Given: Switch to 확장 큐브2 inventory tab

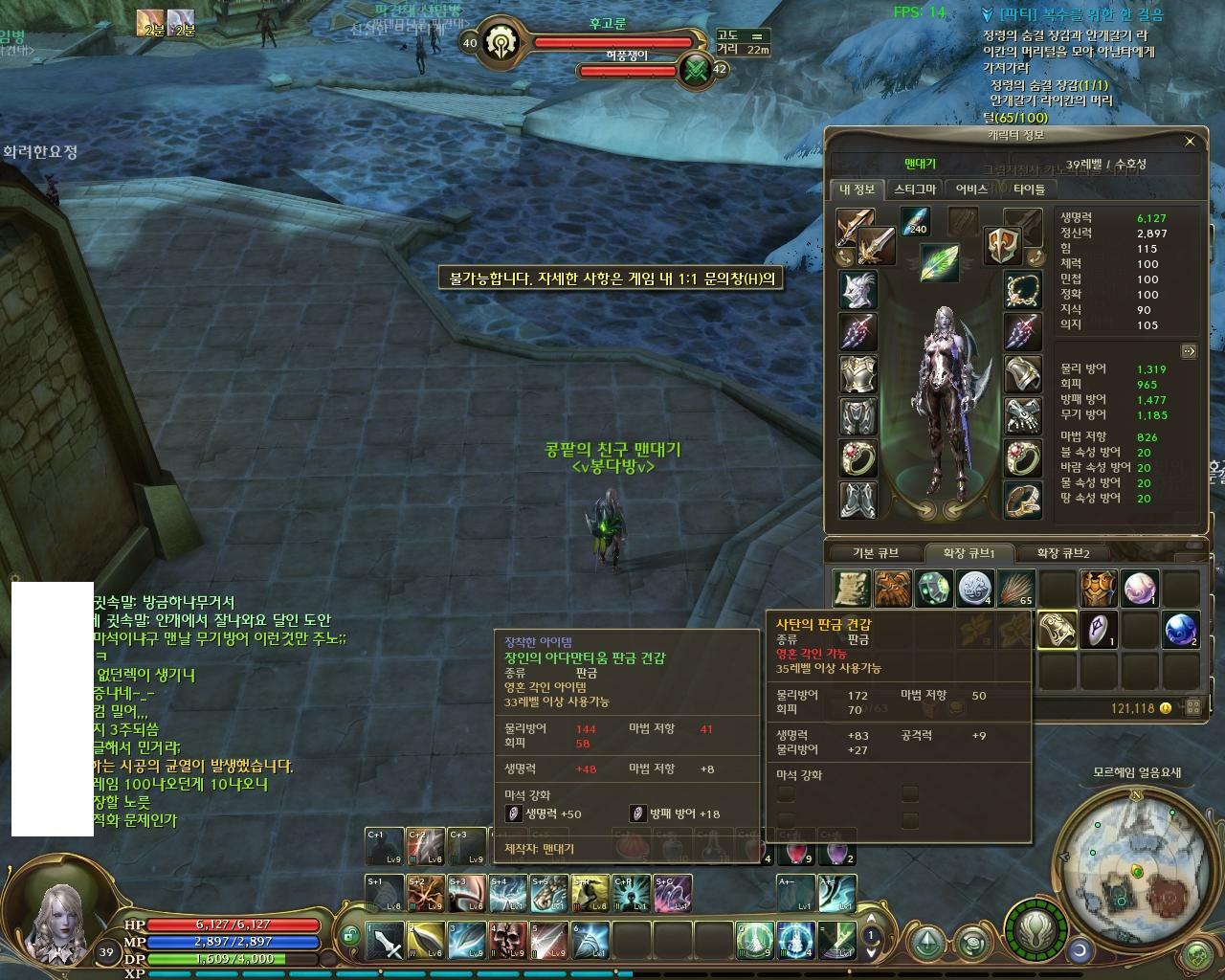Looking at the screenshot, I should pyautogui.click(x=1062, y=553).
